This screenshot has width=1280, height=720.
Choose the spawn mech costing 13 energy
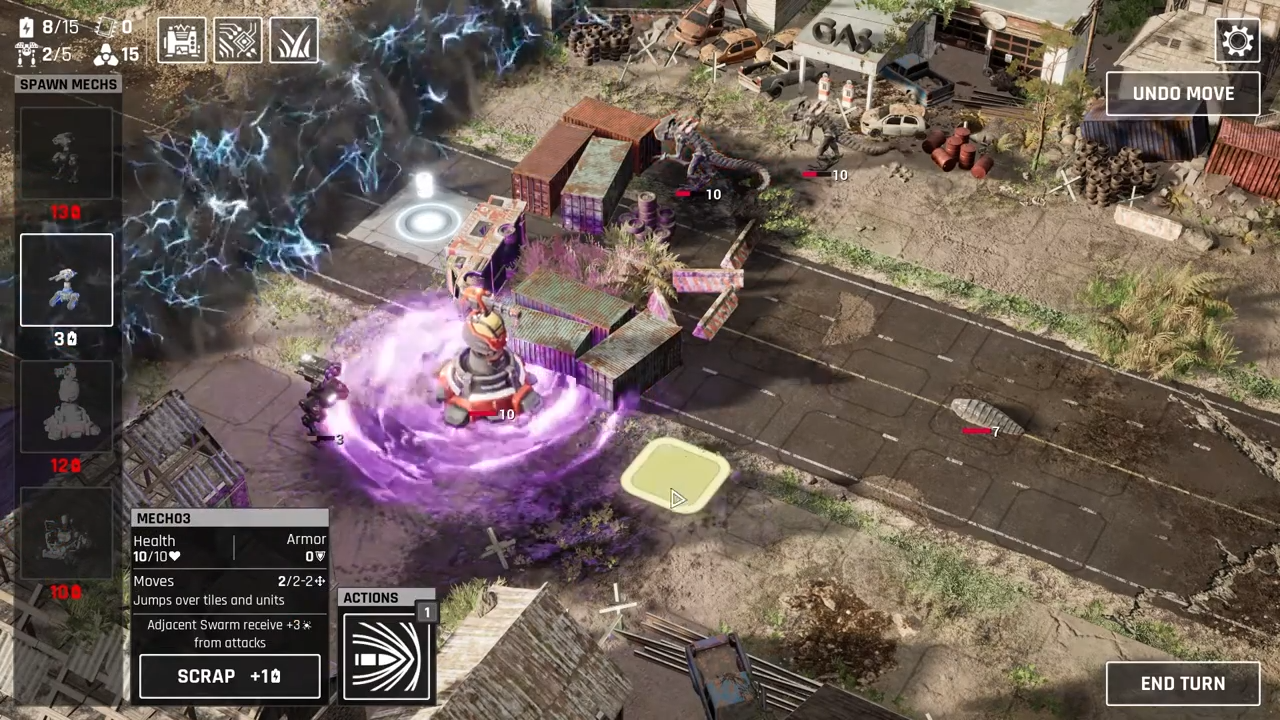click(x=67, y=154)
